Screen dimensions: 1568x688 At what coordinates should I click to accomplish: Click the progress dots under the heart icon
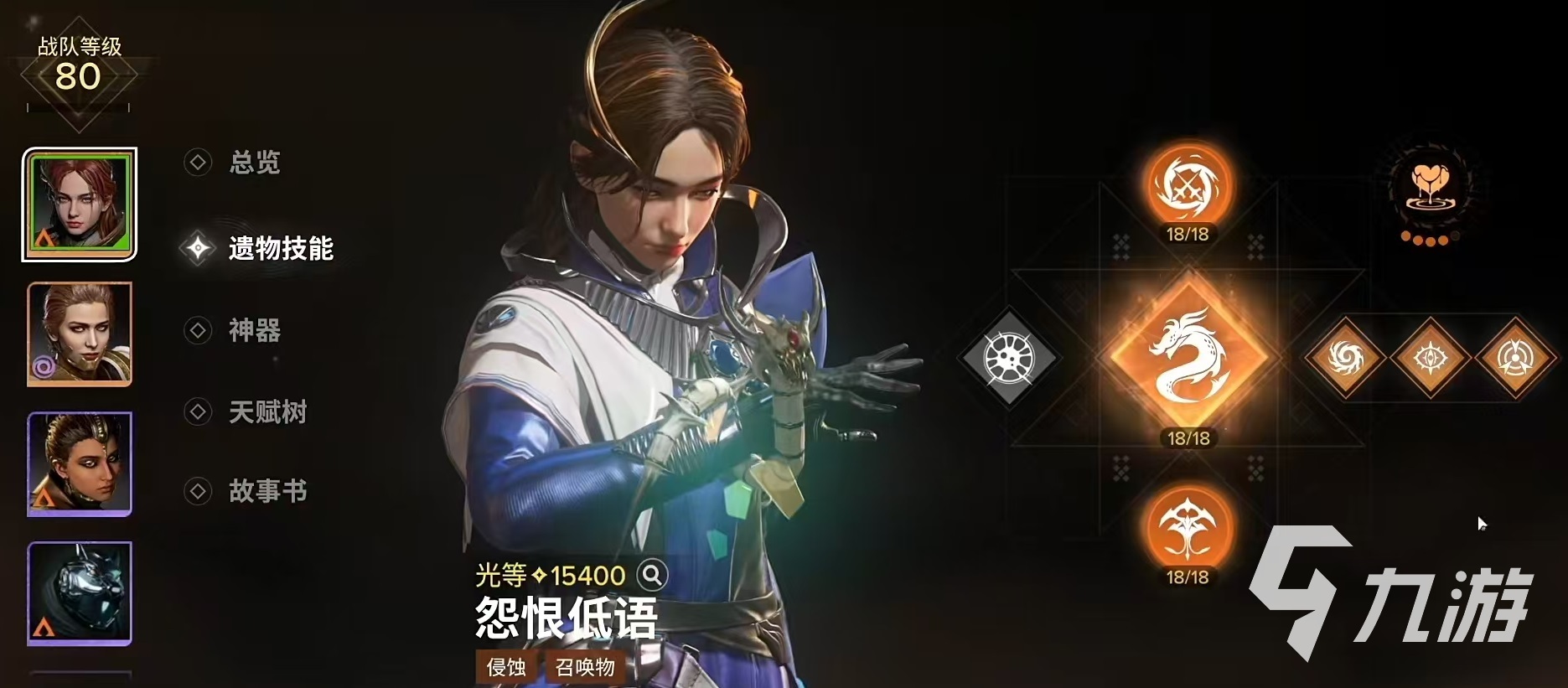[x=1430, y=239]
